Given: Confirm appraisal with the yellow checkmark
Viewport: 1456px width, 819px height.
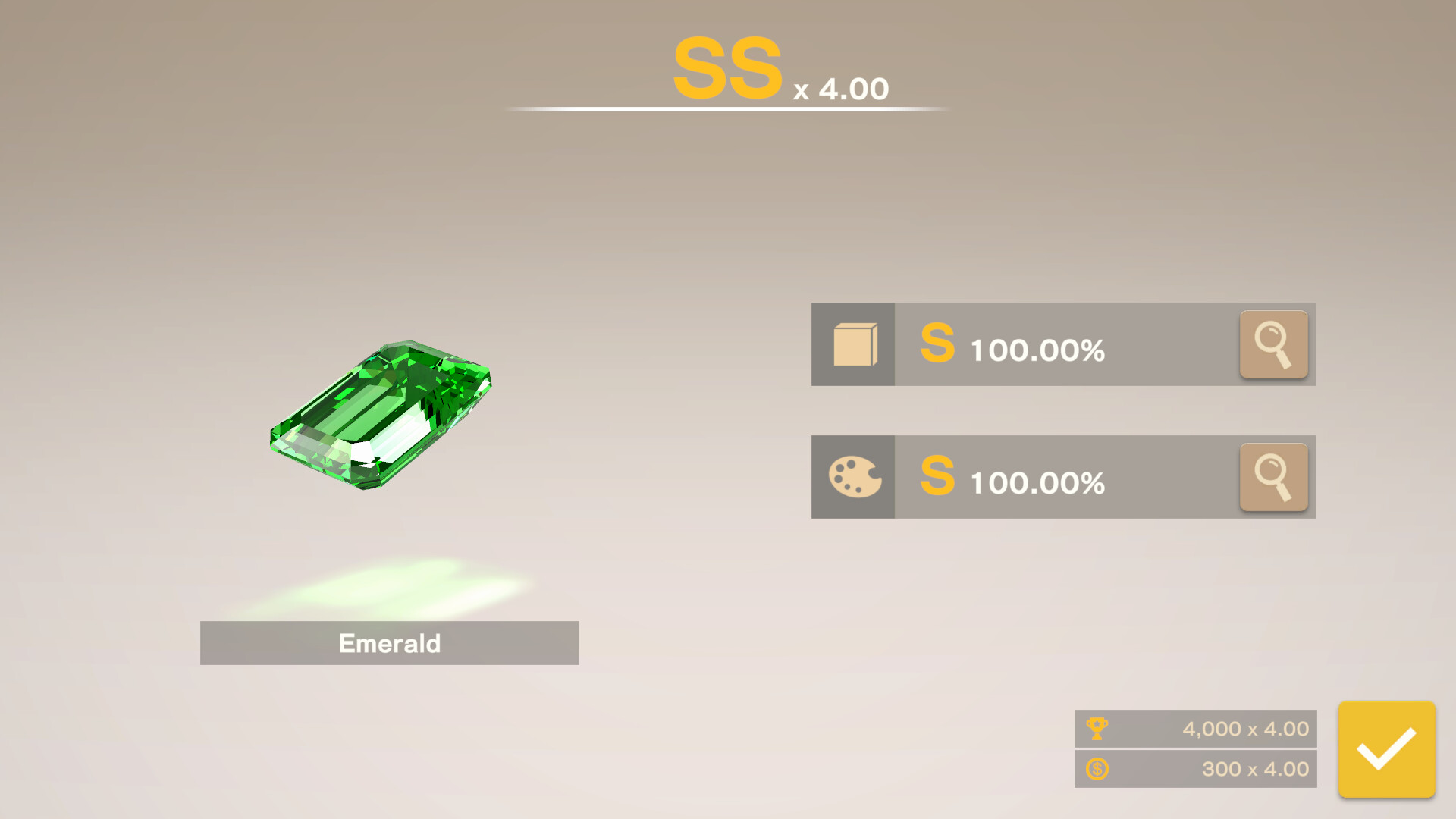Looking at the screenshot, I should [1386, 749].
